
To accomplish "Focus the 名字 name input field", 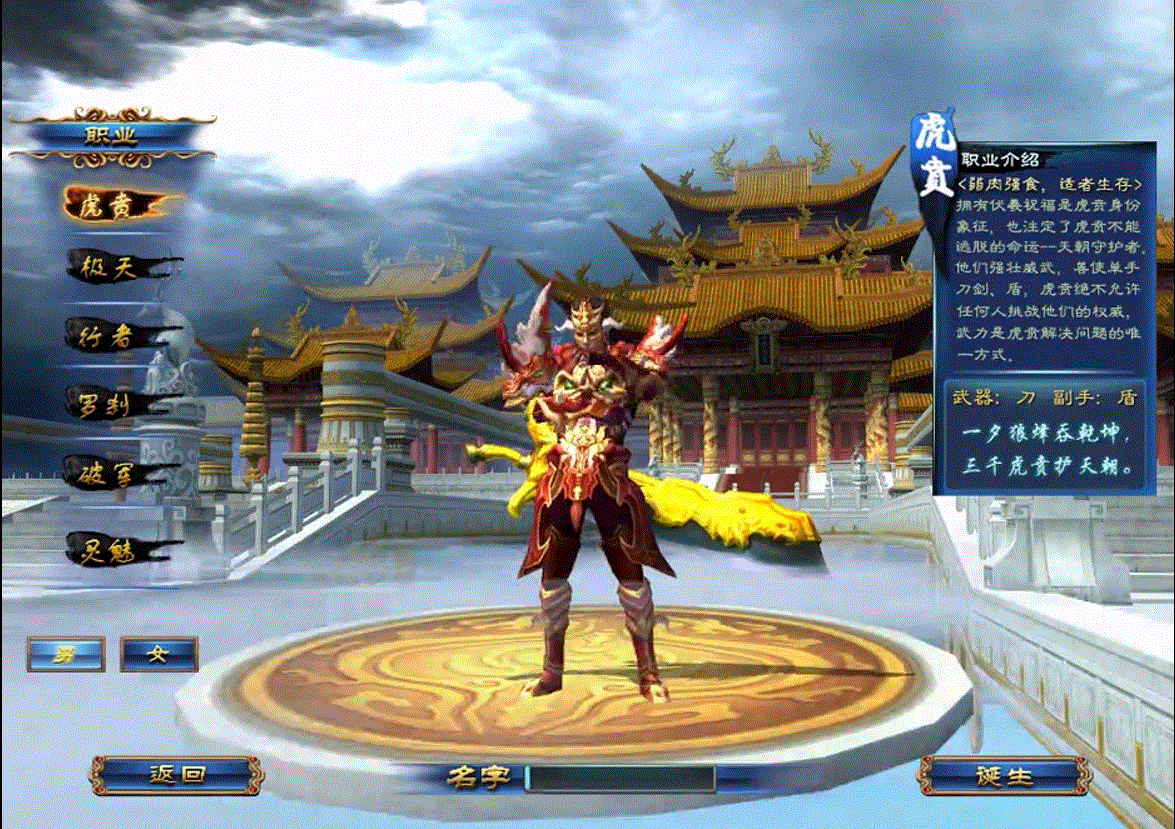I will 620,778.
